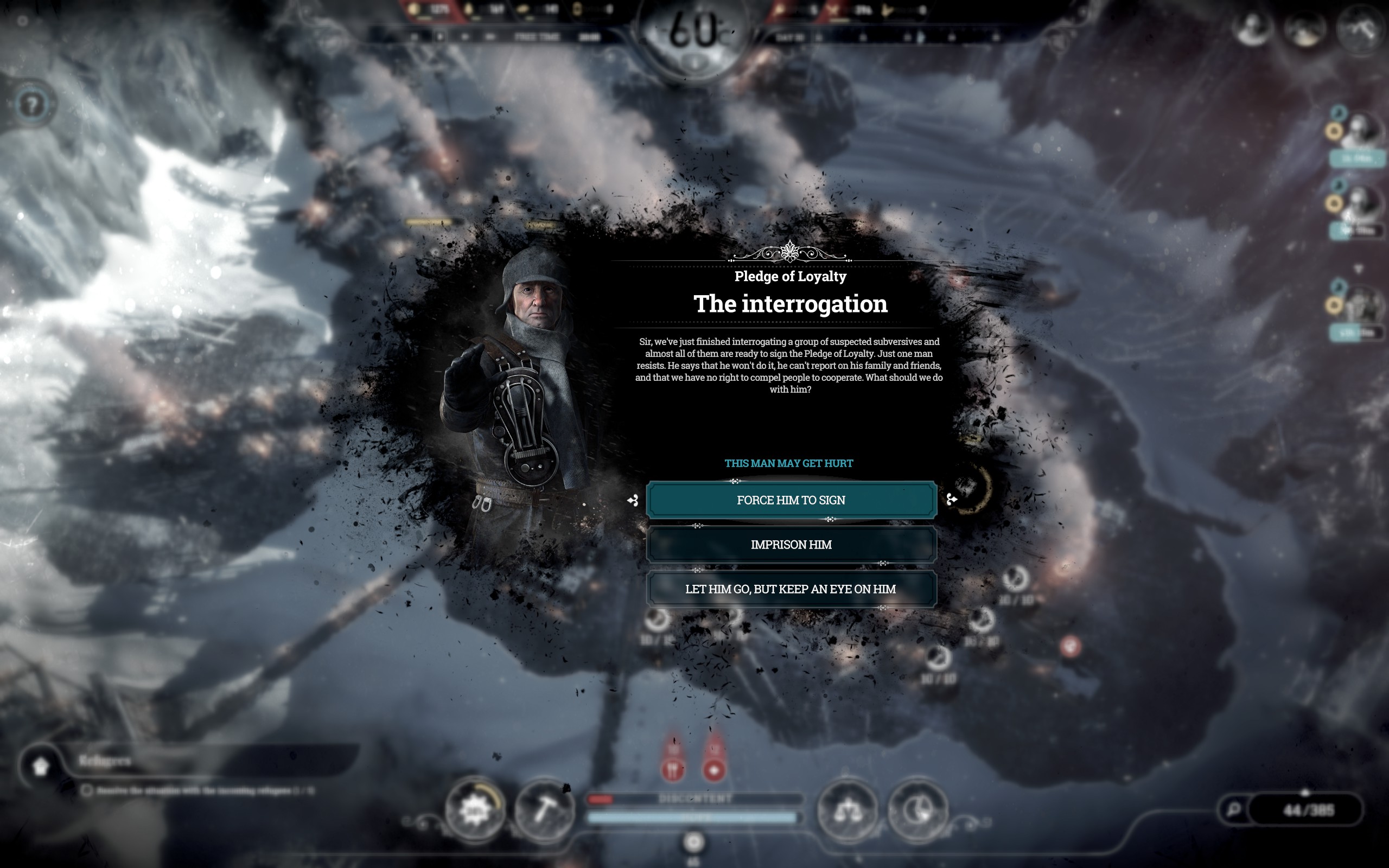Select the Imprison Him option
The image size is (1389, 868).
[x=791, y=544]
